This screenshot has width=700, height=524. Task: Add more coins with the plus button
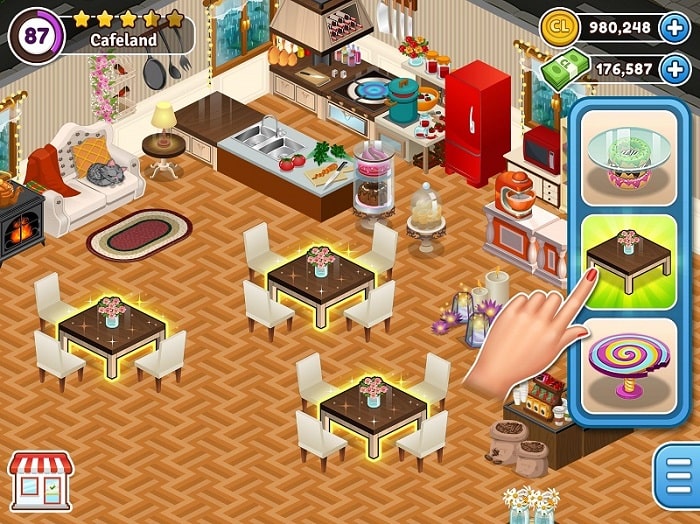click(x=678, y=27)
